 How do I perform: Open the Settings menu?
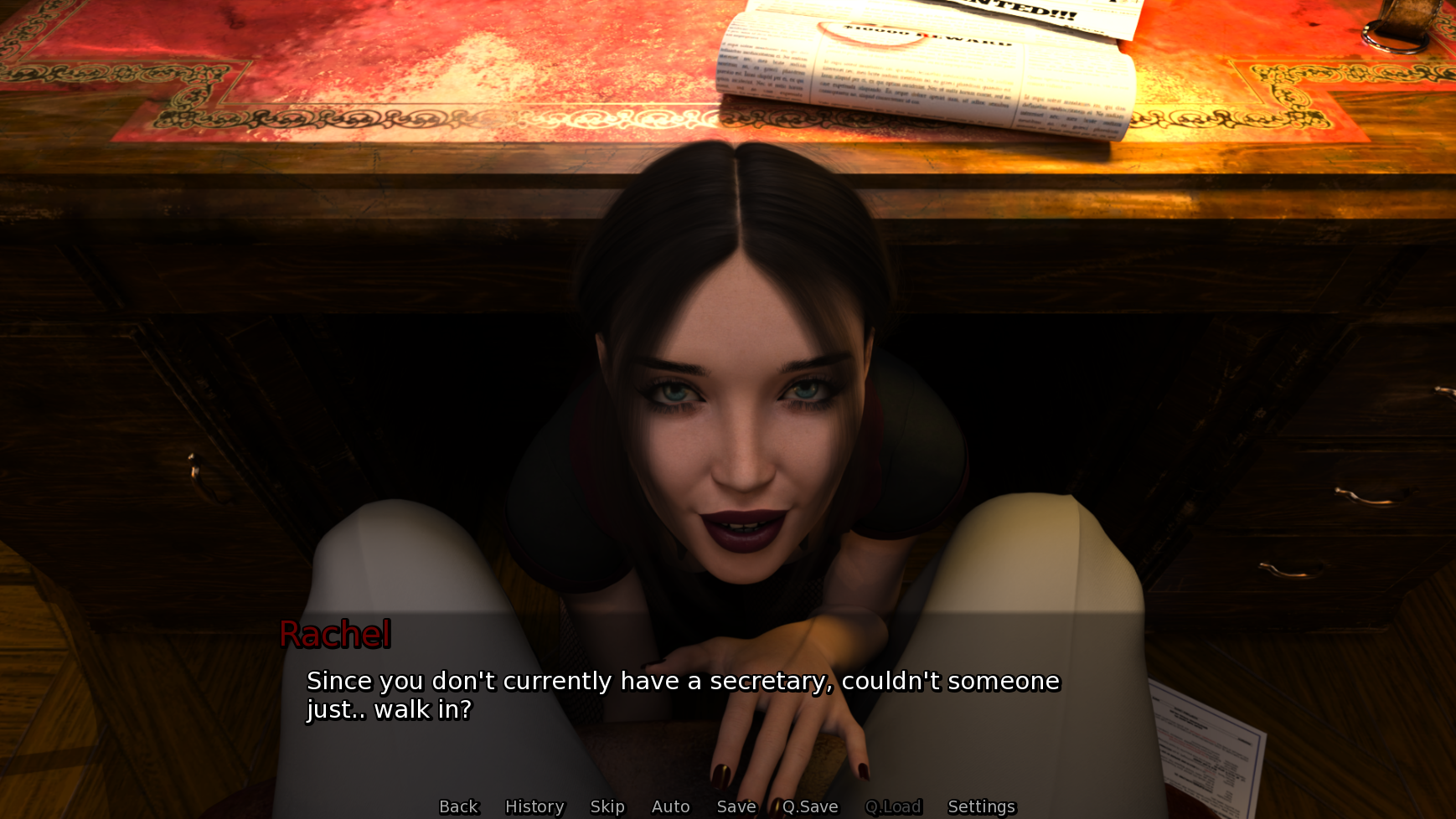[x=981, y=806]
